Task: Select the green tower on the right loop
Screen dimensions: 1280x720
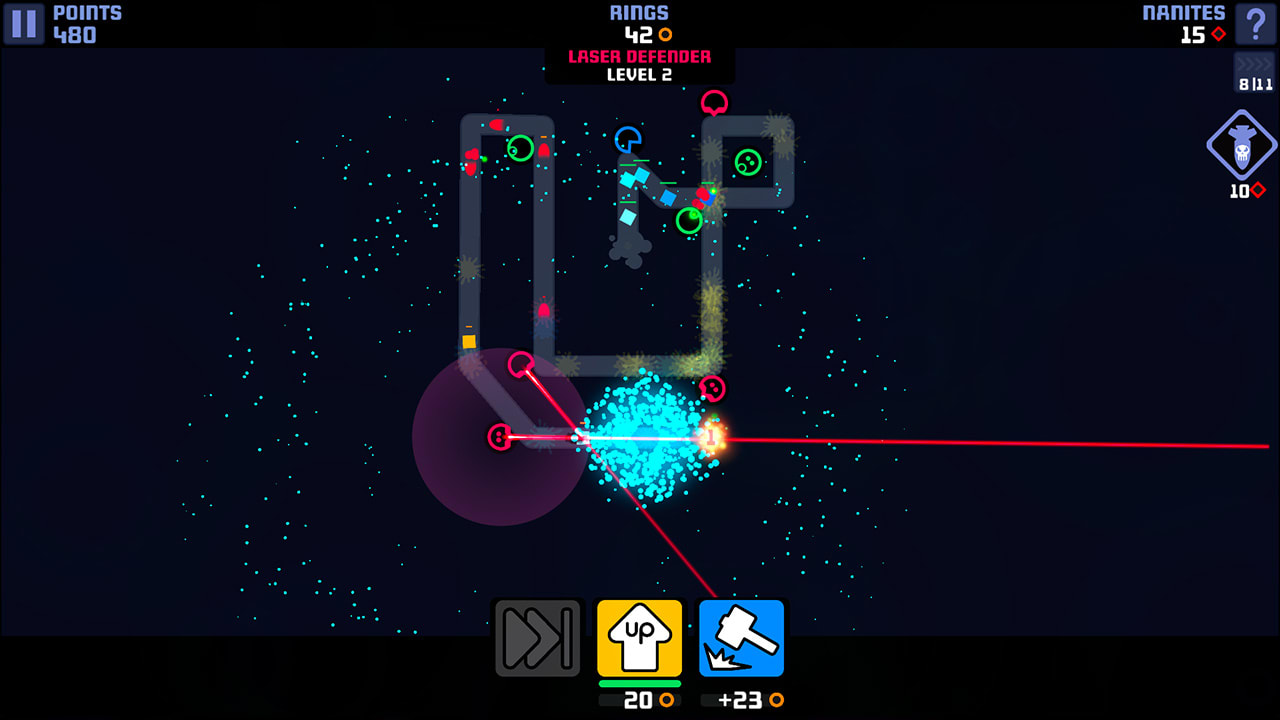Action: tap(748, 161)
